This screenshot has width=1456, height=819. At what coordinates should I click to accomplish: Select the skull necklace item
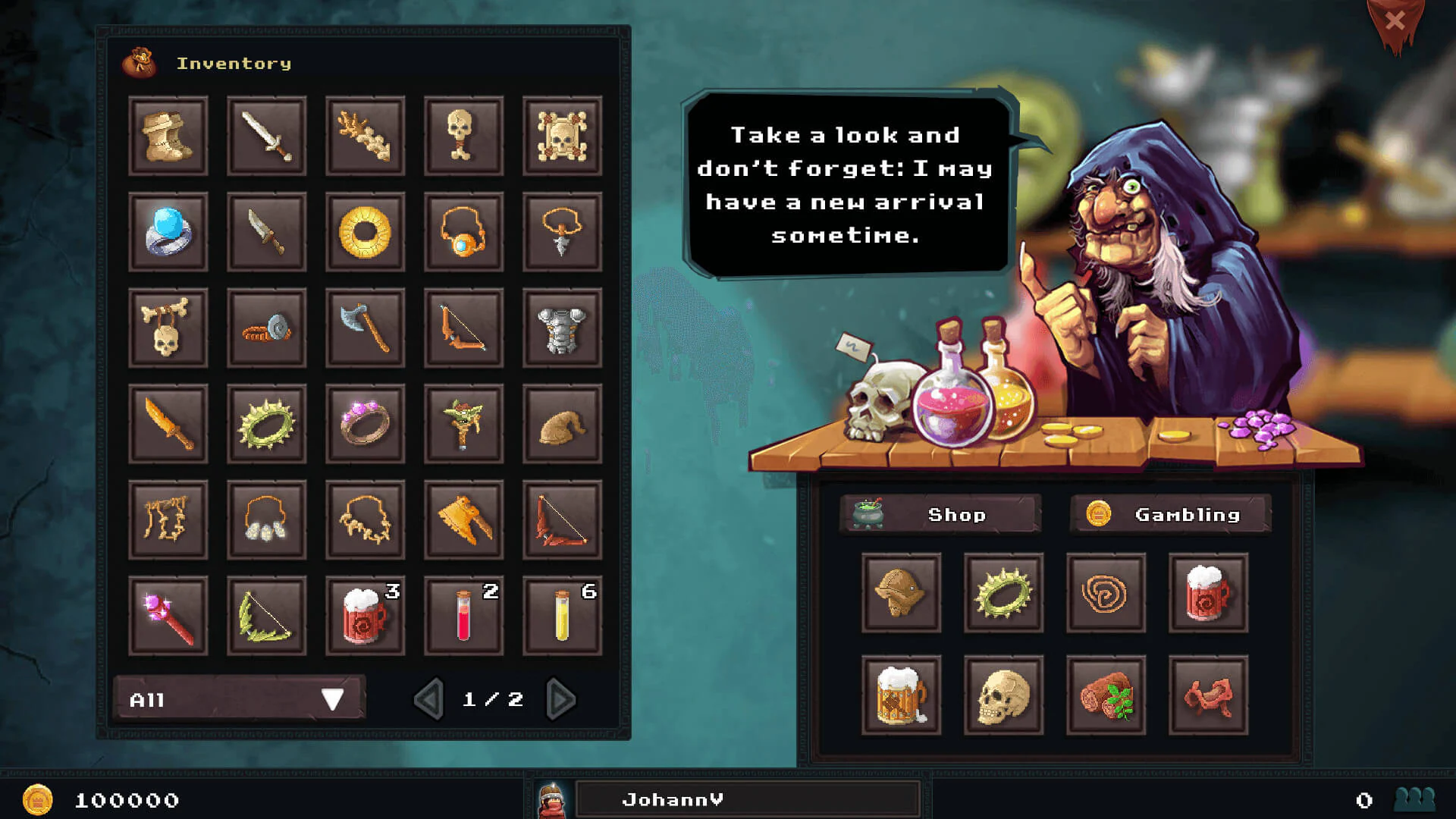coord(168,328)
